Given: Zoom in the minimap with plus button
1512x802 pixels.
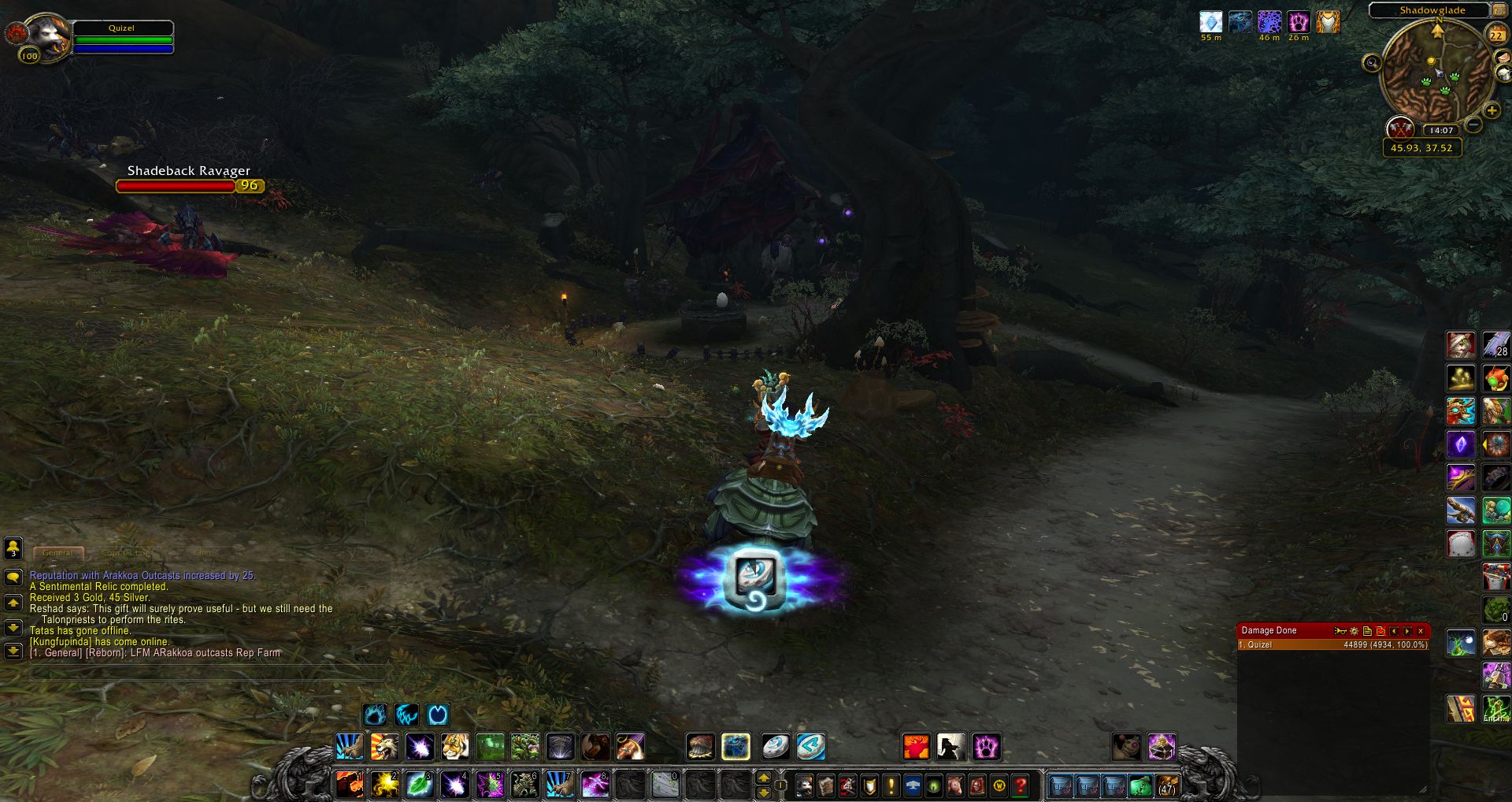Looking at the screenshot, I should point(1492,110).
